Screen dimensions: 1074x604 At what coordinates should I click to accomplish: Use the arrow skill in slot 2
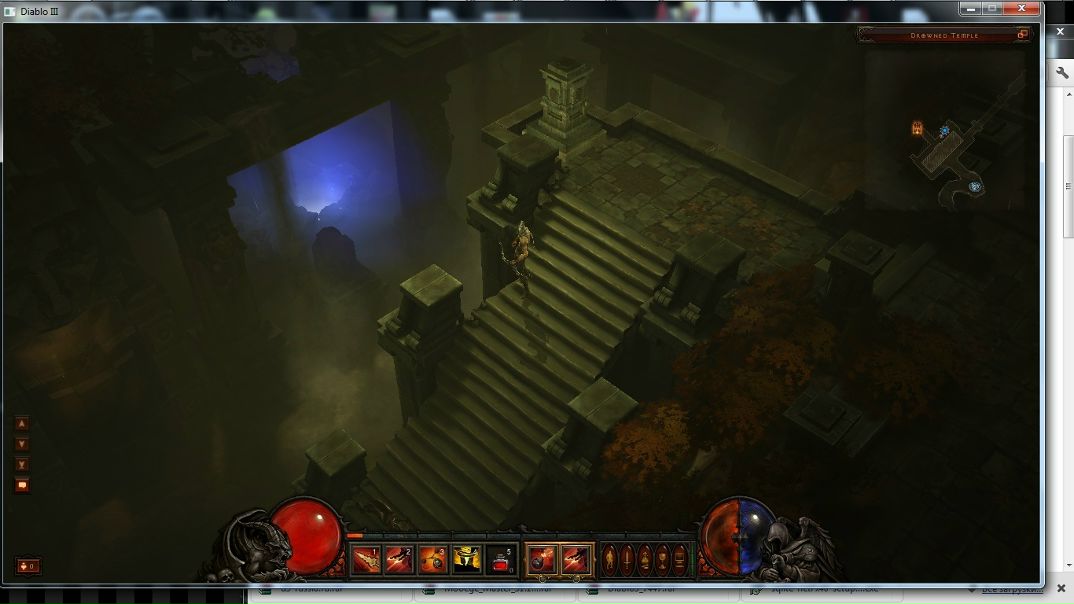coord(399,560)
